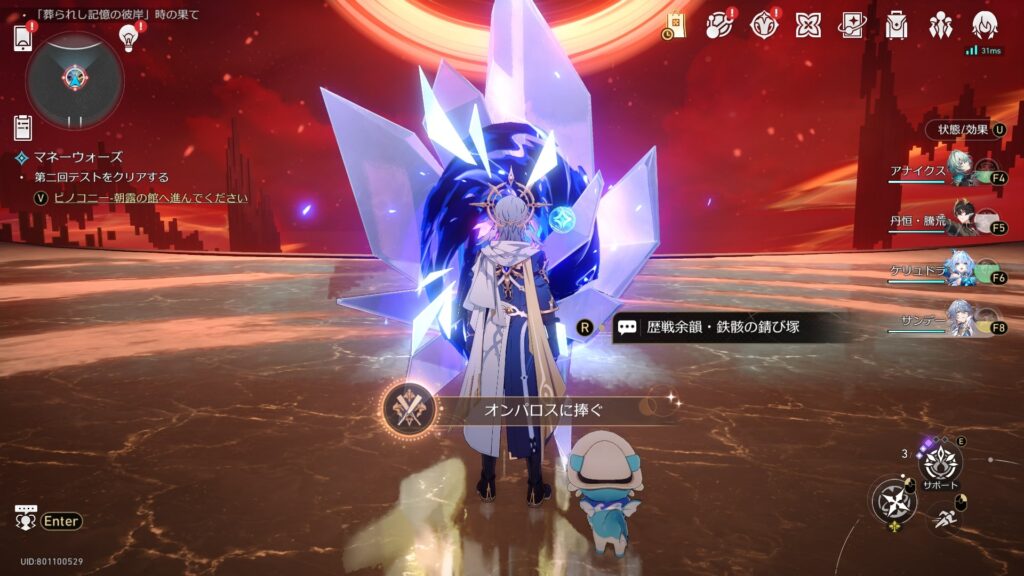Open the backpack inventory

pos(896,25)
